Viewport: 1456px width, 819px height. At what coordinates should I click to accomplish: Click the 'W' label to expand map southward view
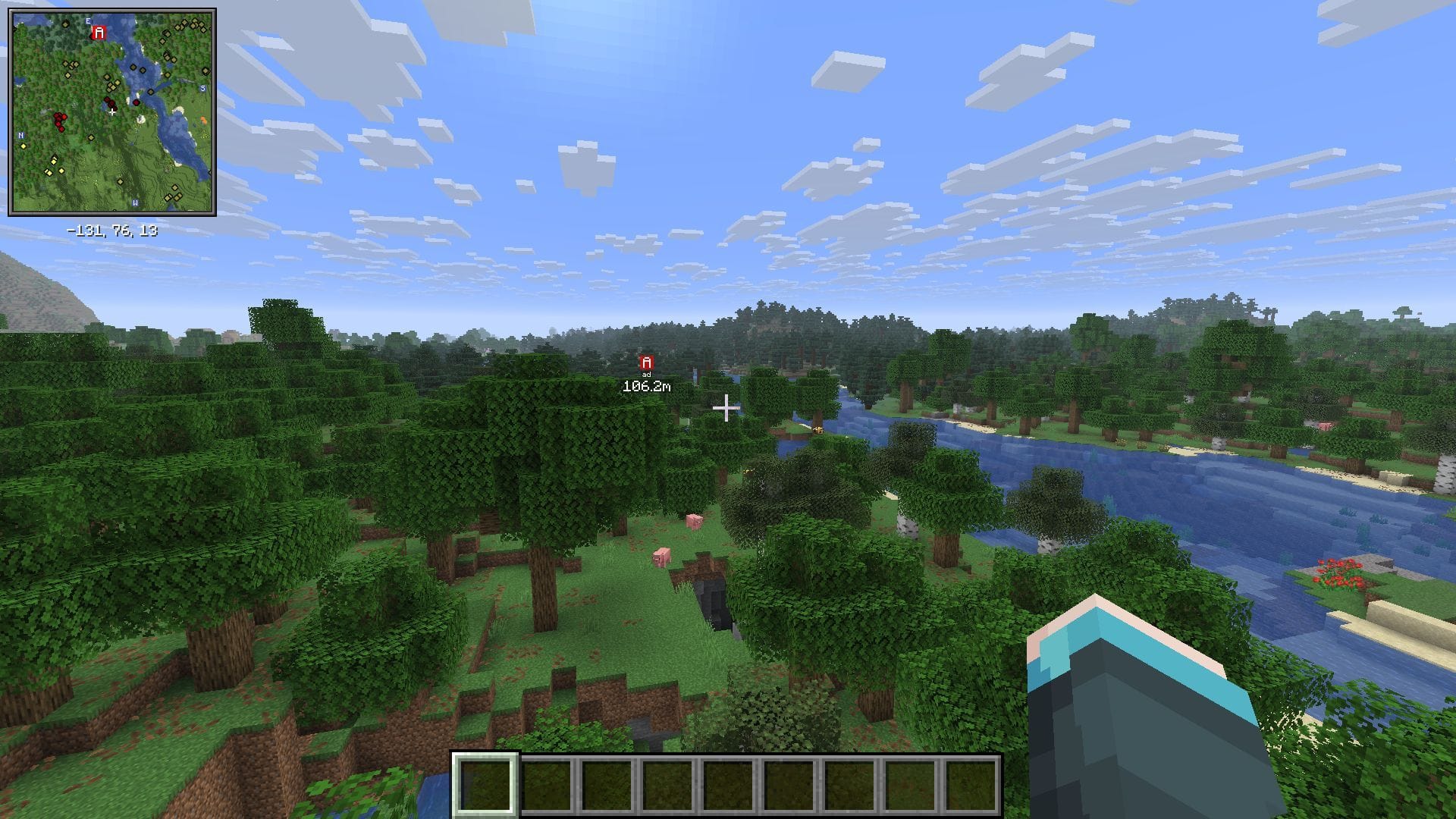pos(135,203)
